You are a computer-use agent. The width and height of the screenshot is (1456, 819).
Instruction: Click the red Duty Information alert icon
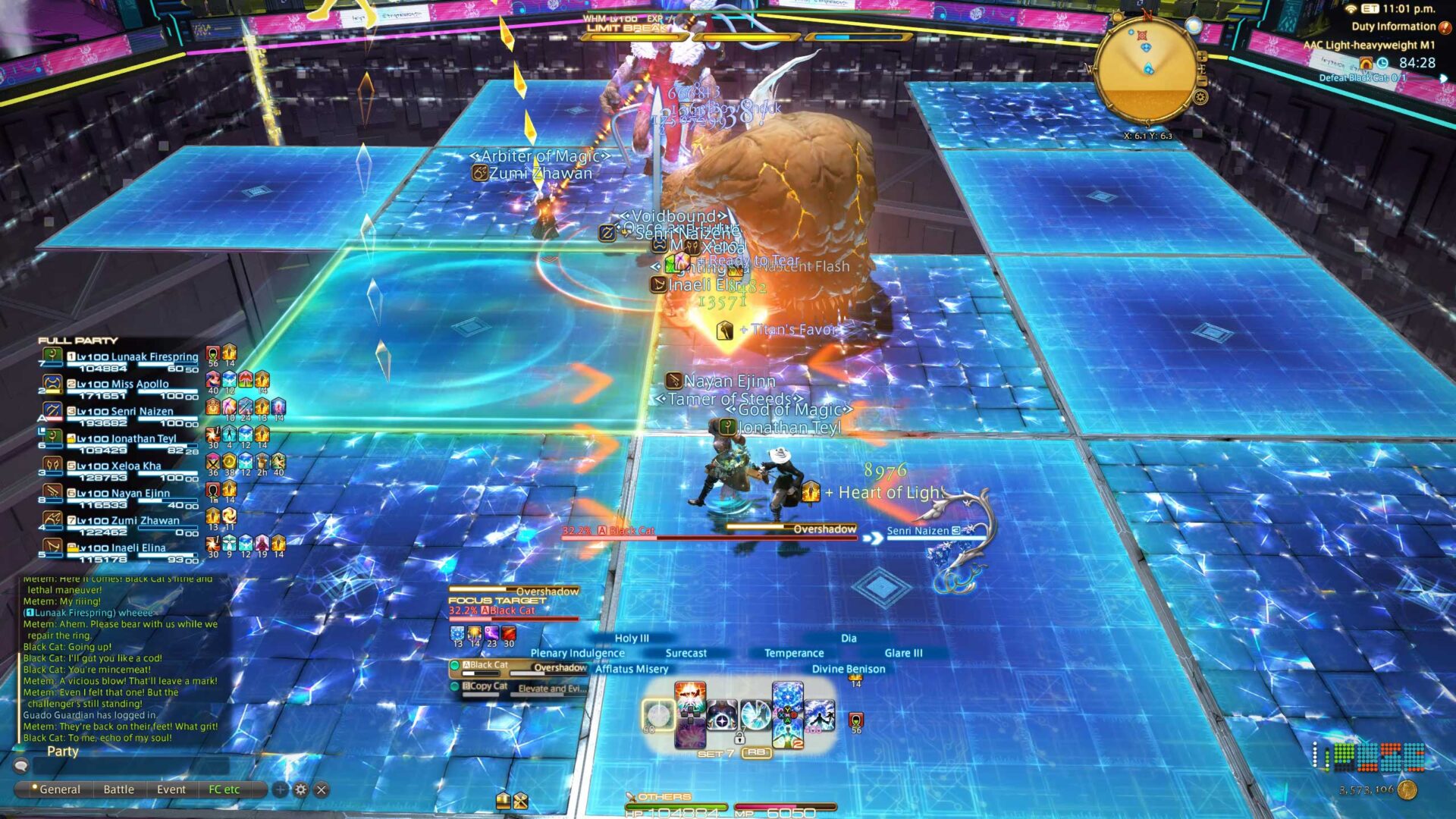pyautogui.click(x=1445, y=27)
